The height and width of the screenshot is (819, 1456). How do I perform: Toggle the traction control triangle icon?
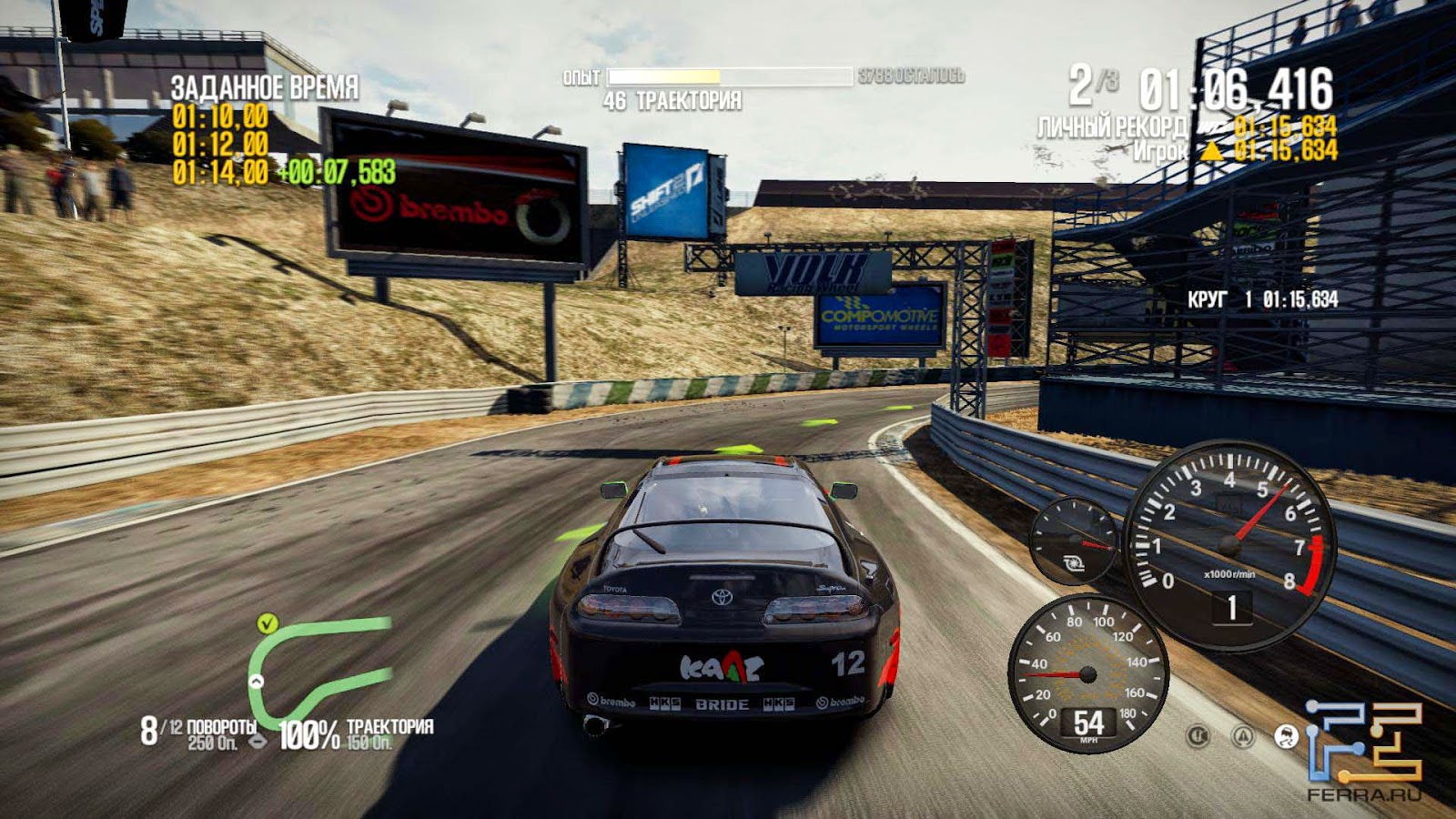point(1243,736)
